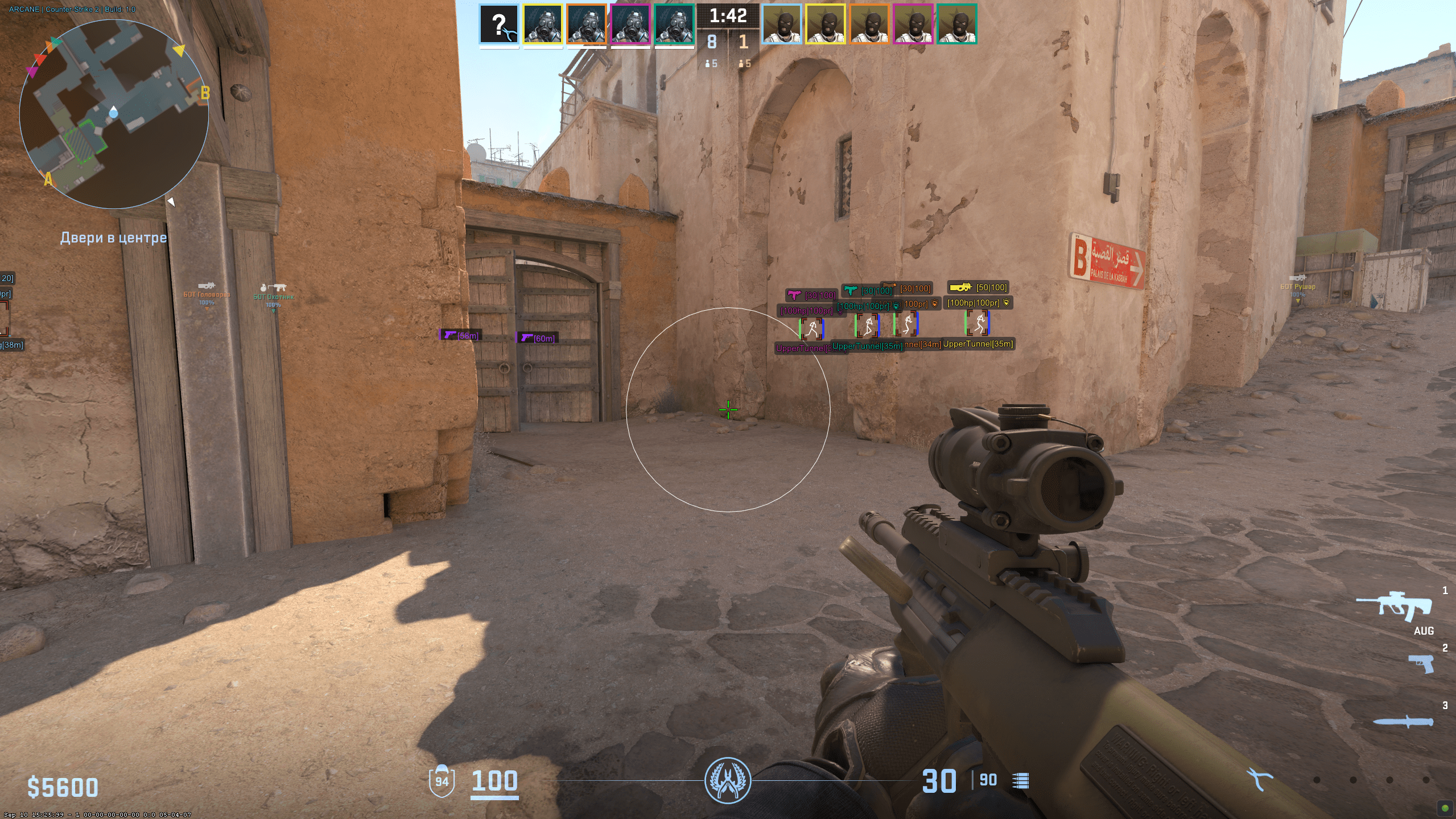Choose the orange-bordered gas mask avatar
This screenshot has height=819, width=1456.
coord(587,24)
